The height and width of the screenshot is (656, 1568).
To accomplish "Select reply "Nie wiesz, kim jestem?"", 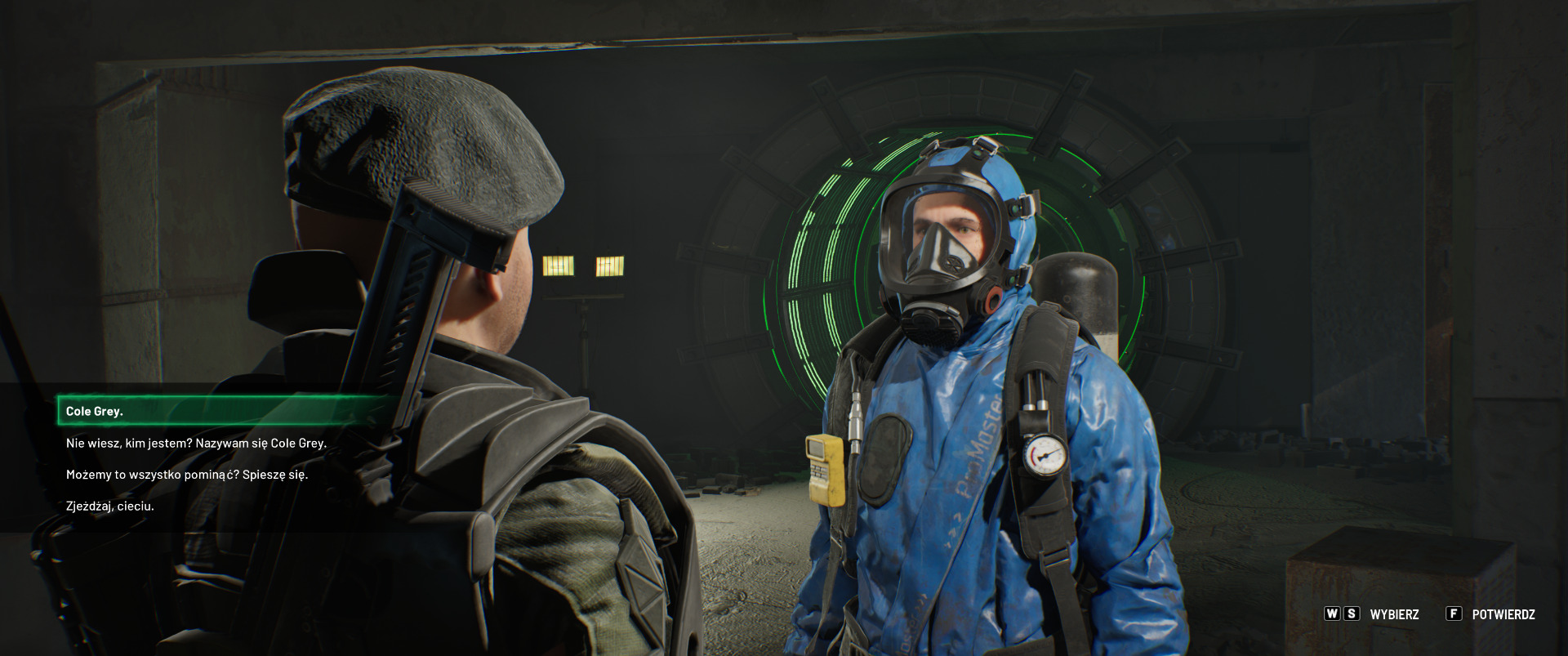I will click(x=196, y=443).
